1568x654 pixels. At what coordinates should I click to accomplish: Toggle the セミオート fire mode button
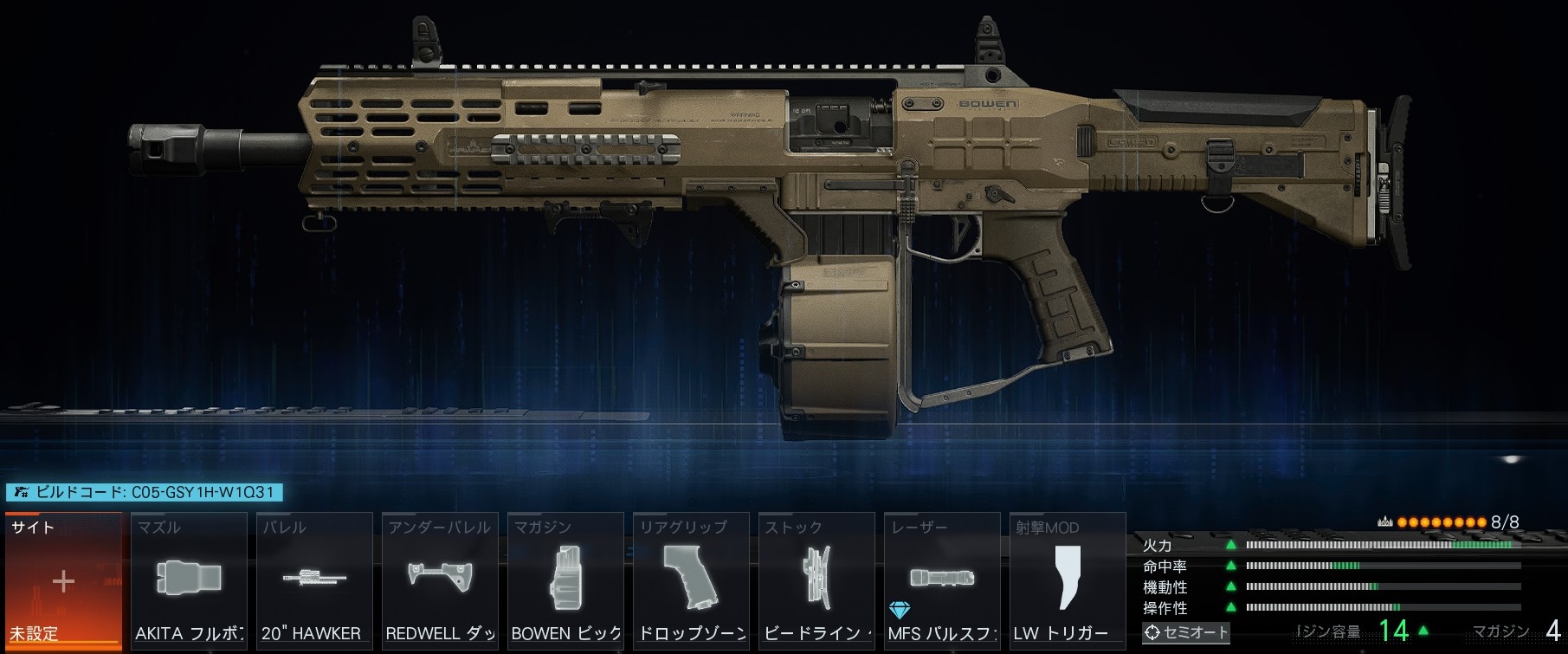1185,632
